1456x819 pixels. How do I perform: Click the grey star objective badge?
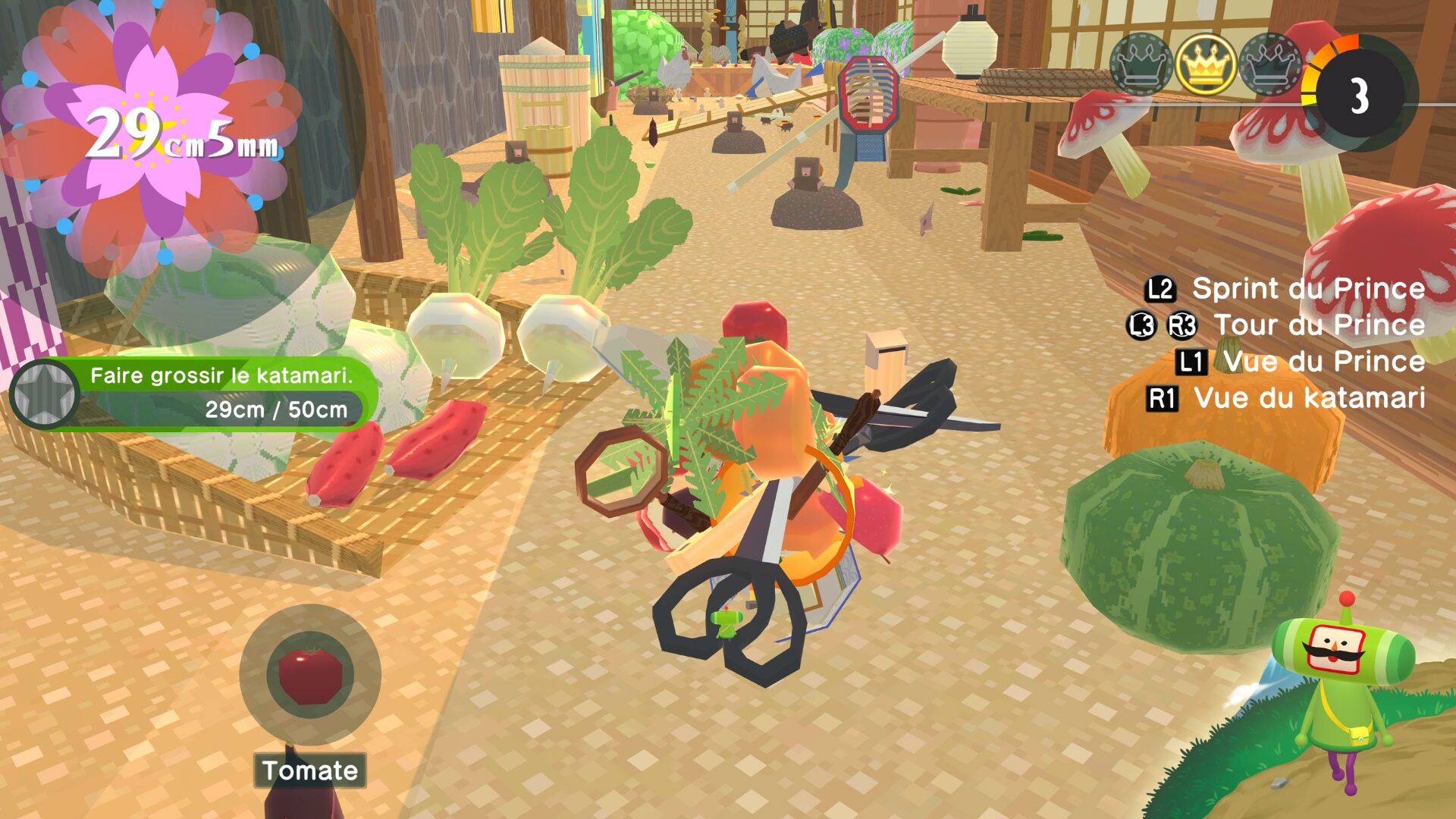[45, 394]
